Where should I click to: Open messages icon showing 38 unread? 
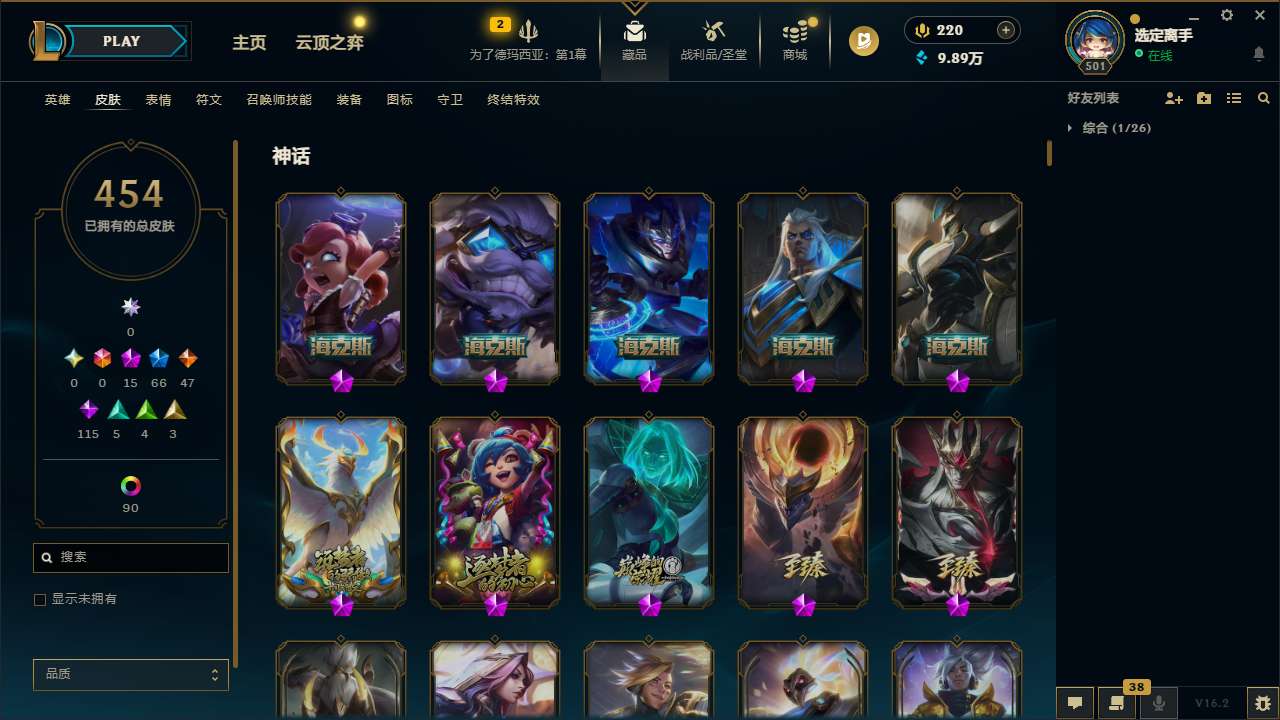tap(1118, 703)
